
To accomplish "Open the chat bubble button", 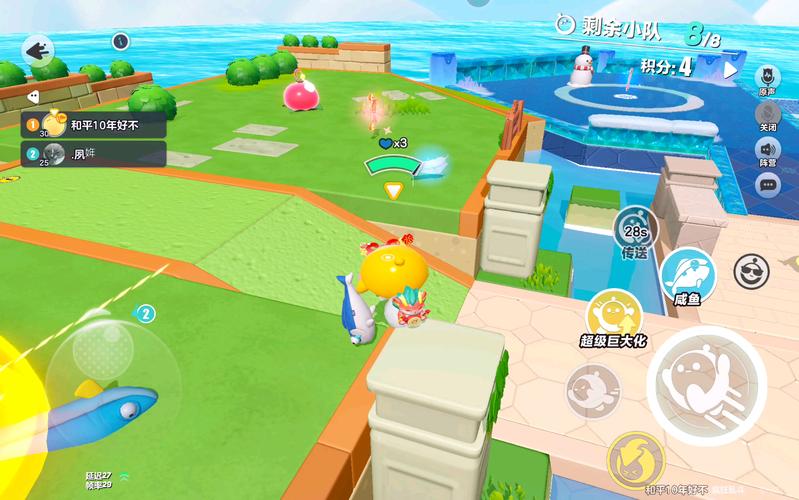I will [768, 184].
